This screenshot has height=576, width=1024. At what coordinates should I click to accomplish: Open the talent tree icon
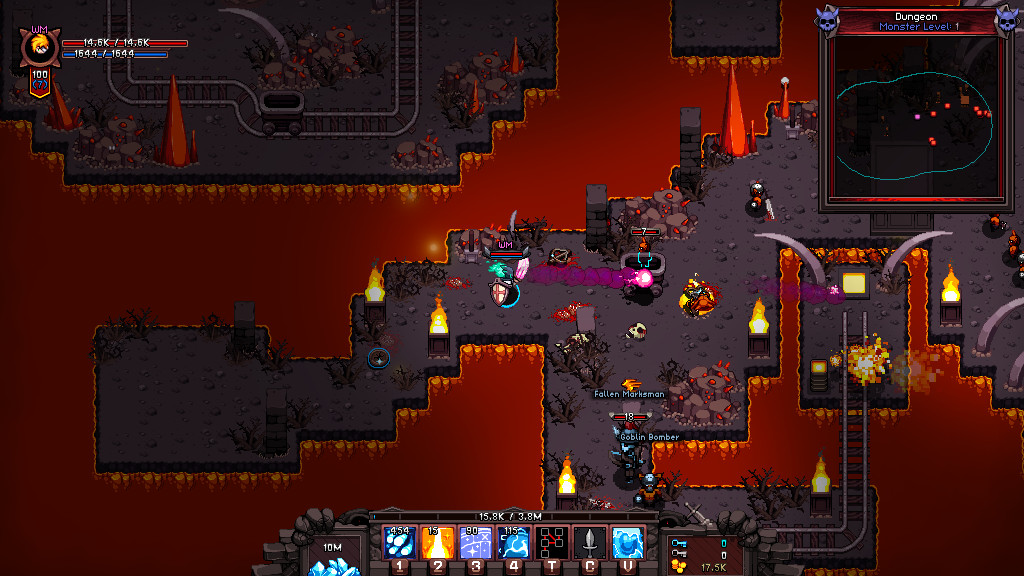552,543
